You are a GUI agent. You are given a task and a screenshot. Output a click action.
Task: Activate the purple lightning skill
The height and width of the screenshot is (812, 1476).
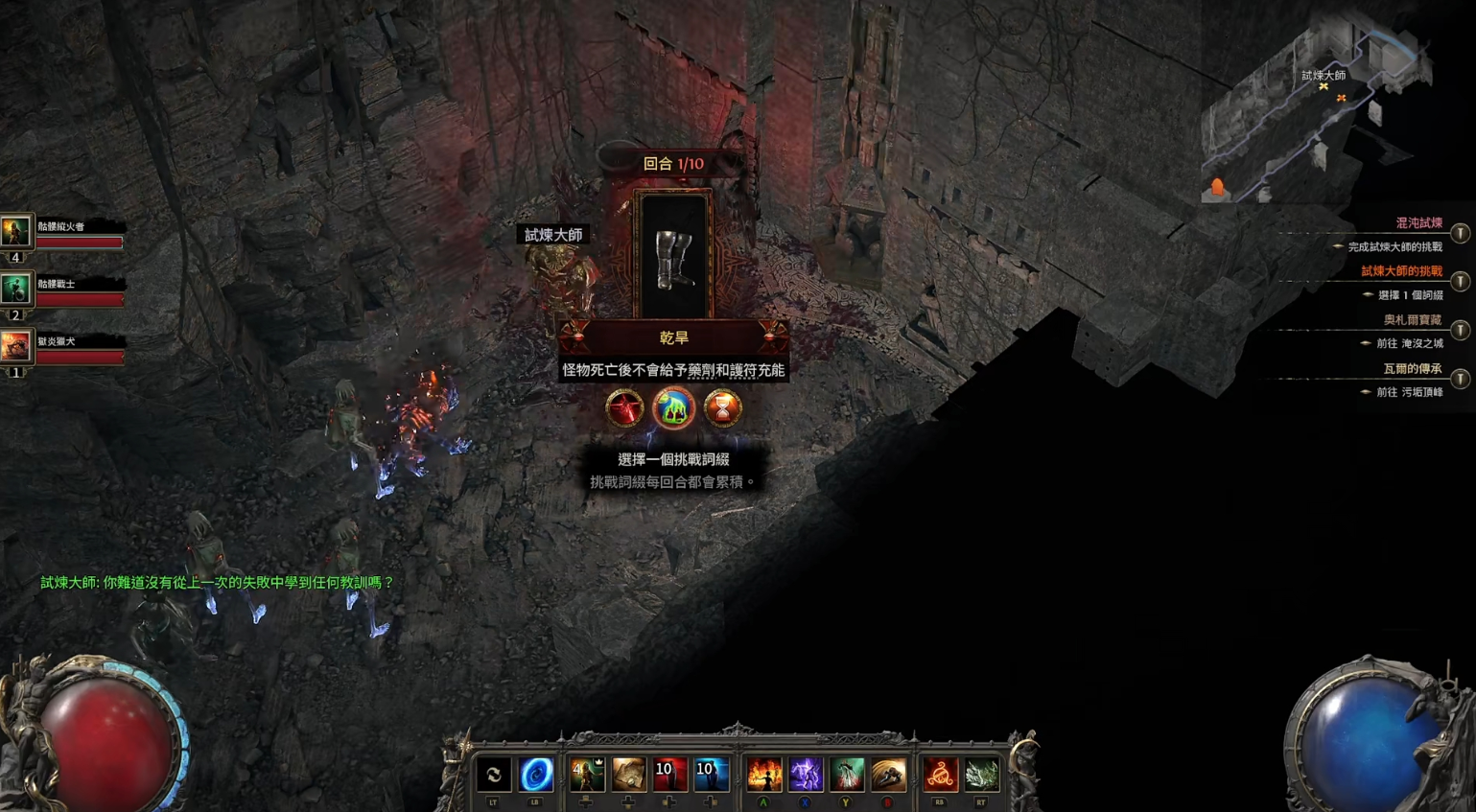tap(806, 775)
